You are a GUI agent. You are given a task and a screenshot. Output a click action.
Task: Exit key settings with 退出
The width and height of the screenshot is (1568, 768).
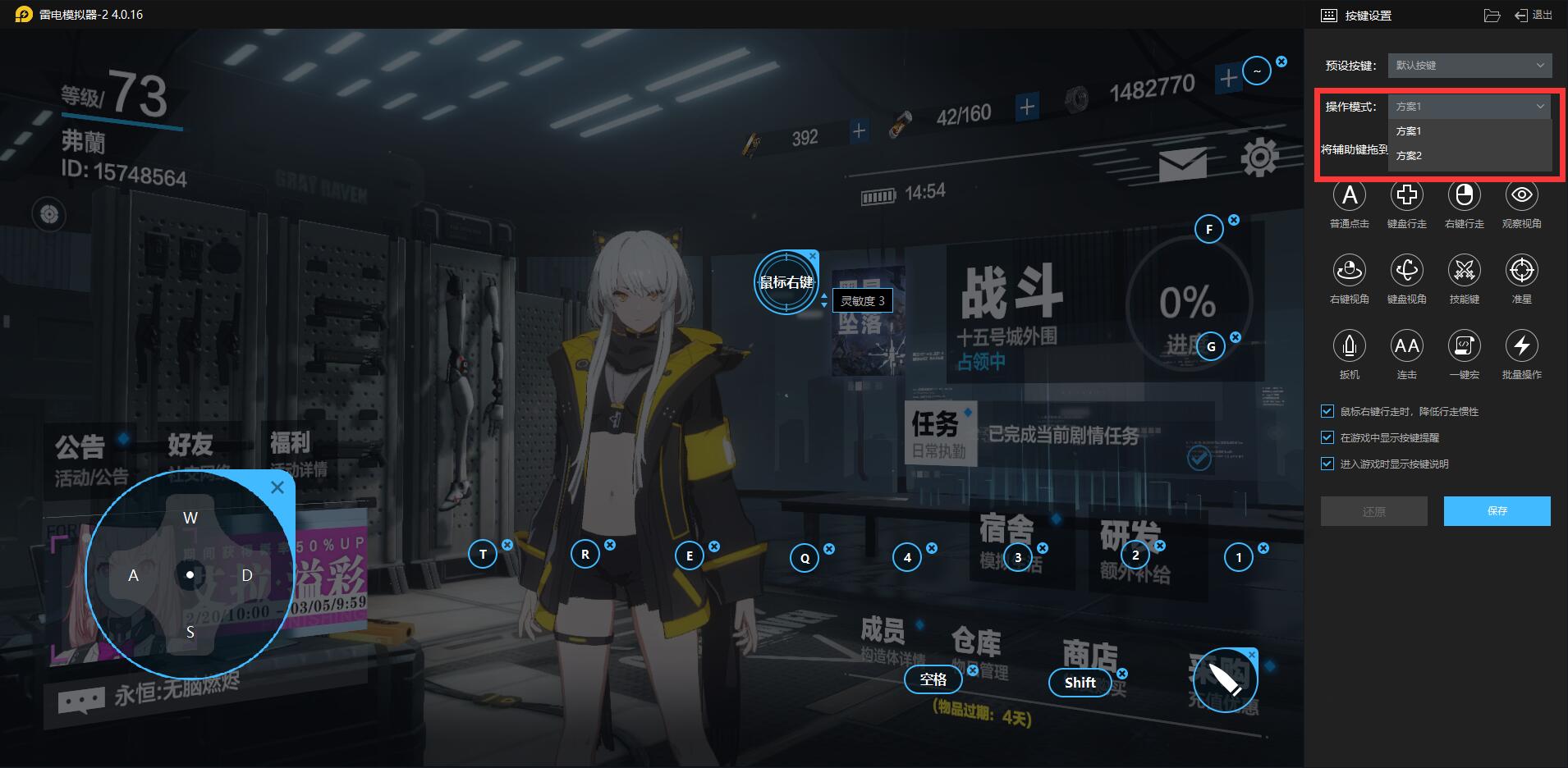[1534, 16]
